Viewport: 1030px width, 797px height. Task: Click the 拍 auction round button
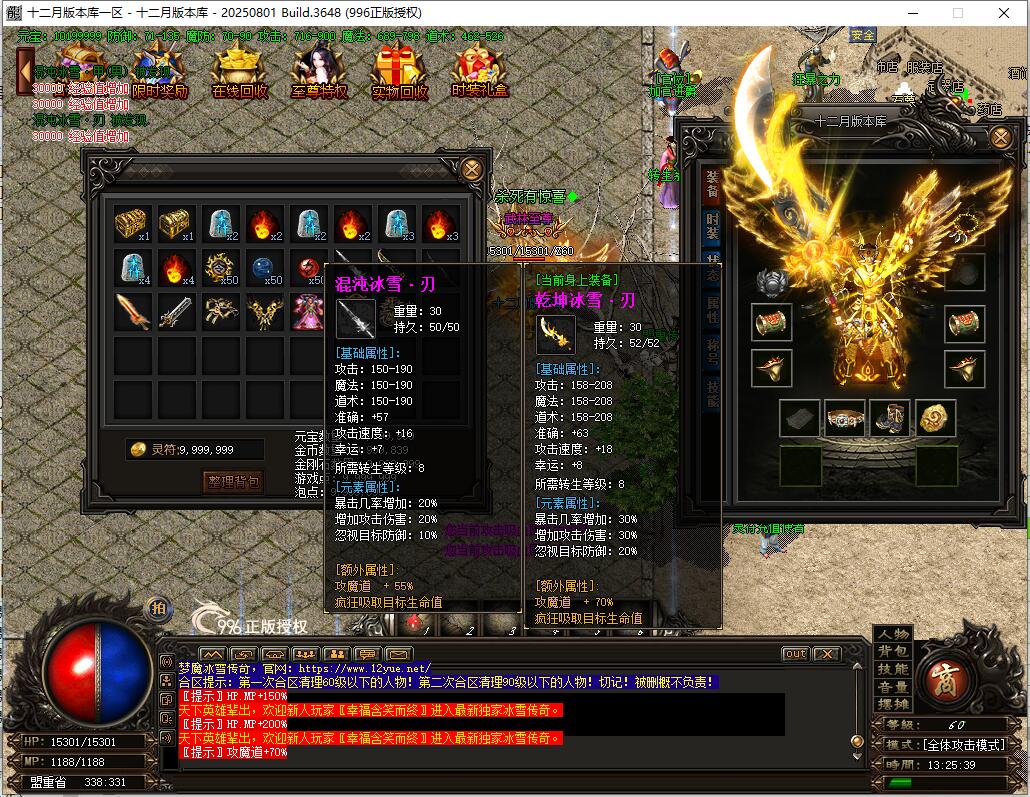pos(158,607)
